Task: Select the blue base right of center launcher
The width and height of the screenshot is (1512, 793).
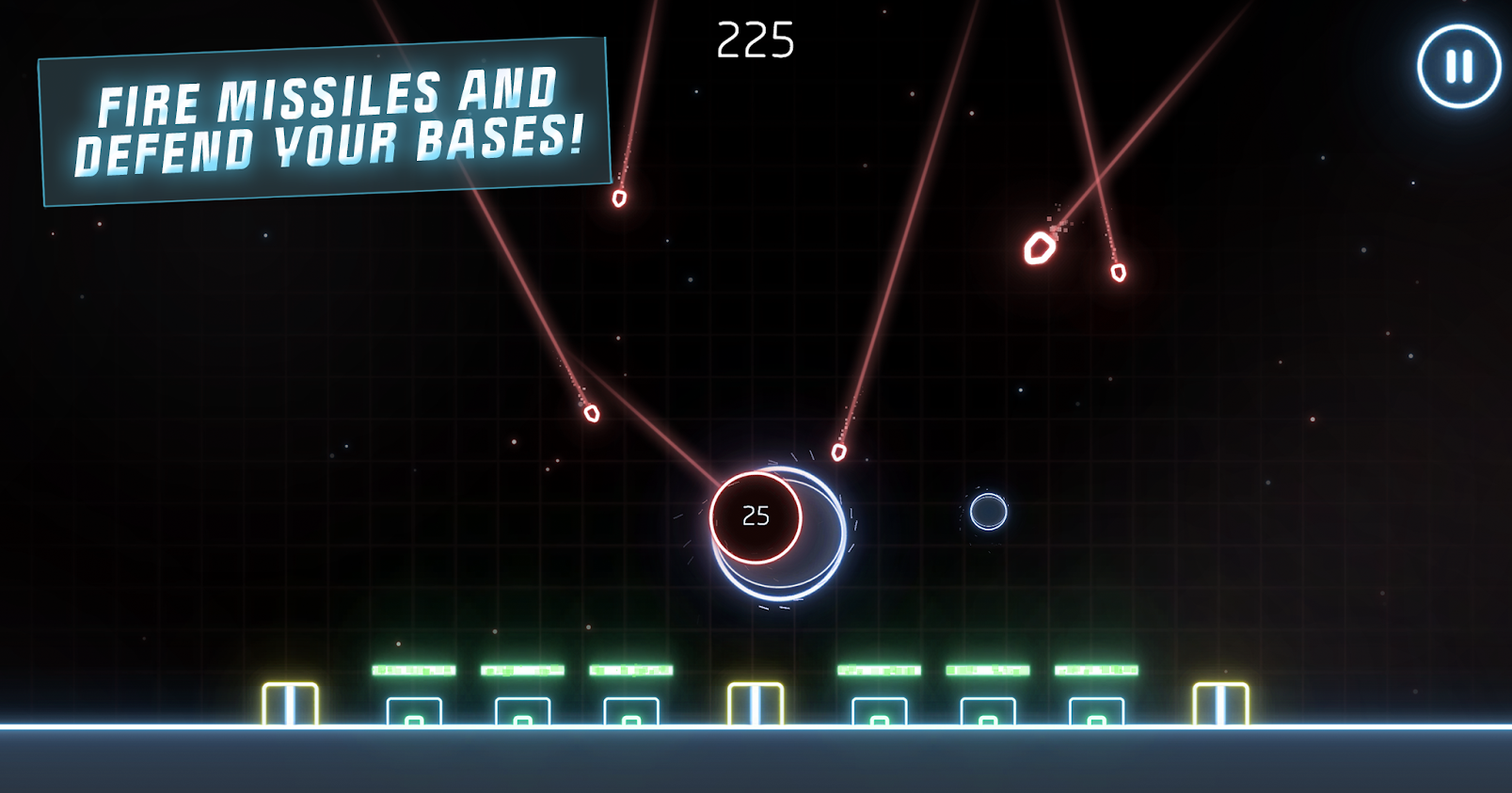Action: point(879,713)
